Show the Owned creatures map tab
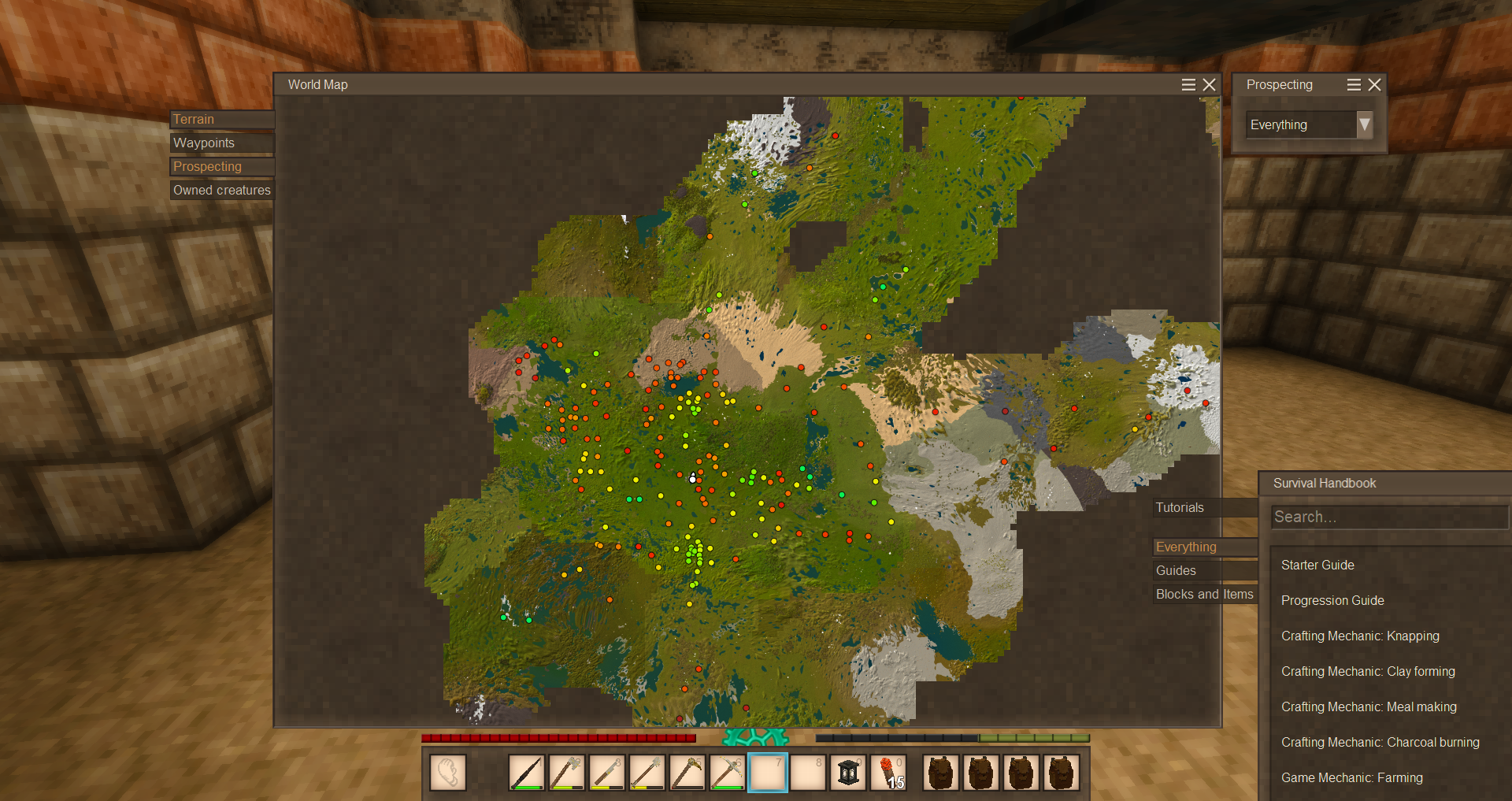Viewport: 1512px width, 801px height. [x=221, y=191]
